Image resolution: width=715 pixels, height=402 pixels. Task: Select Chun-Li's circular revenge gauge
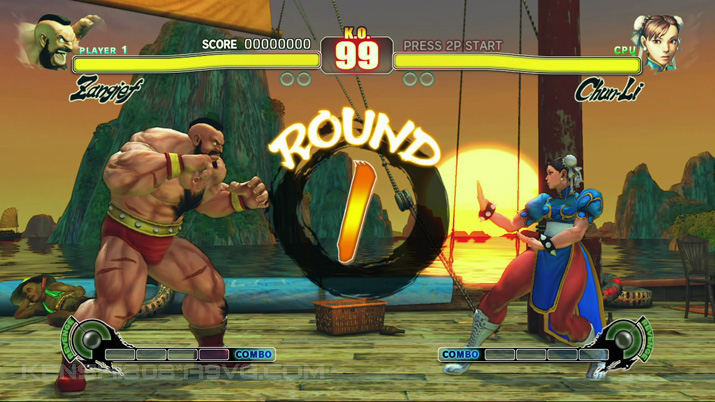click(627, 340)
